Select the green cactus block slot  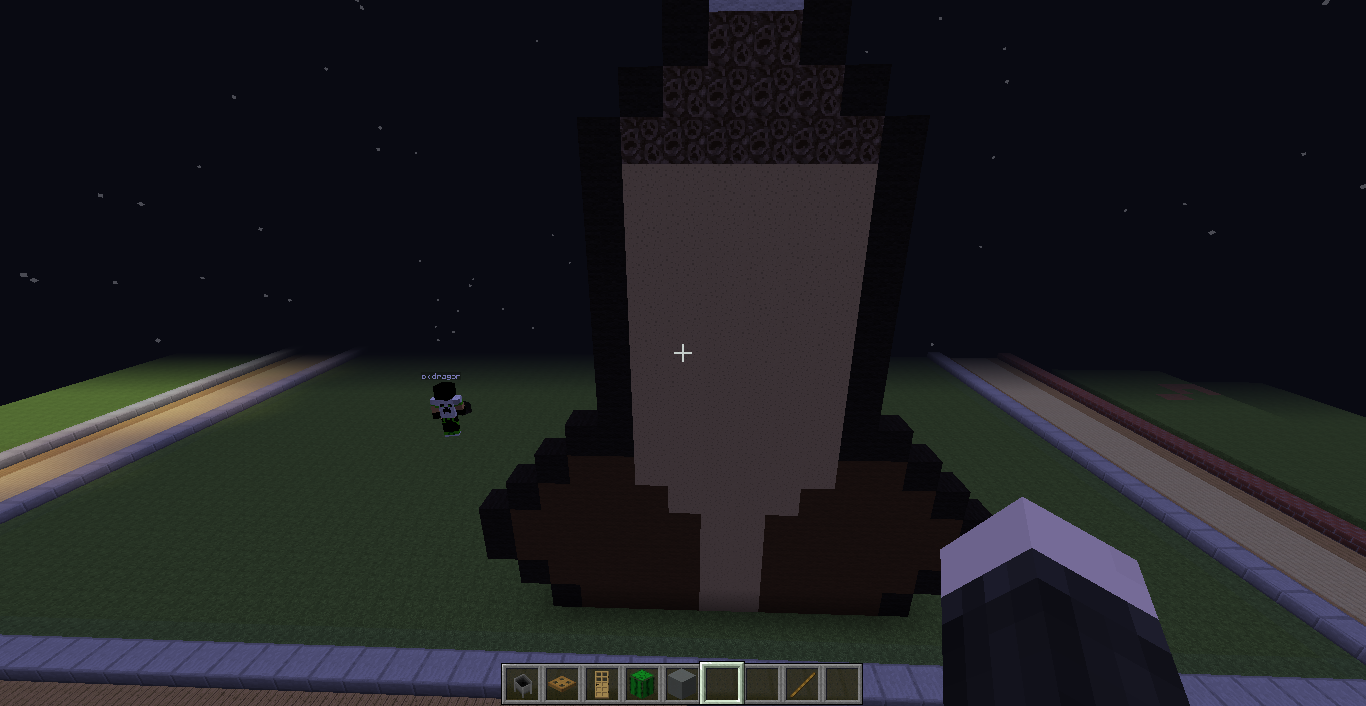642,685
